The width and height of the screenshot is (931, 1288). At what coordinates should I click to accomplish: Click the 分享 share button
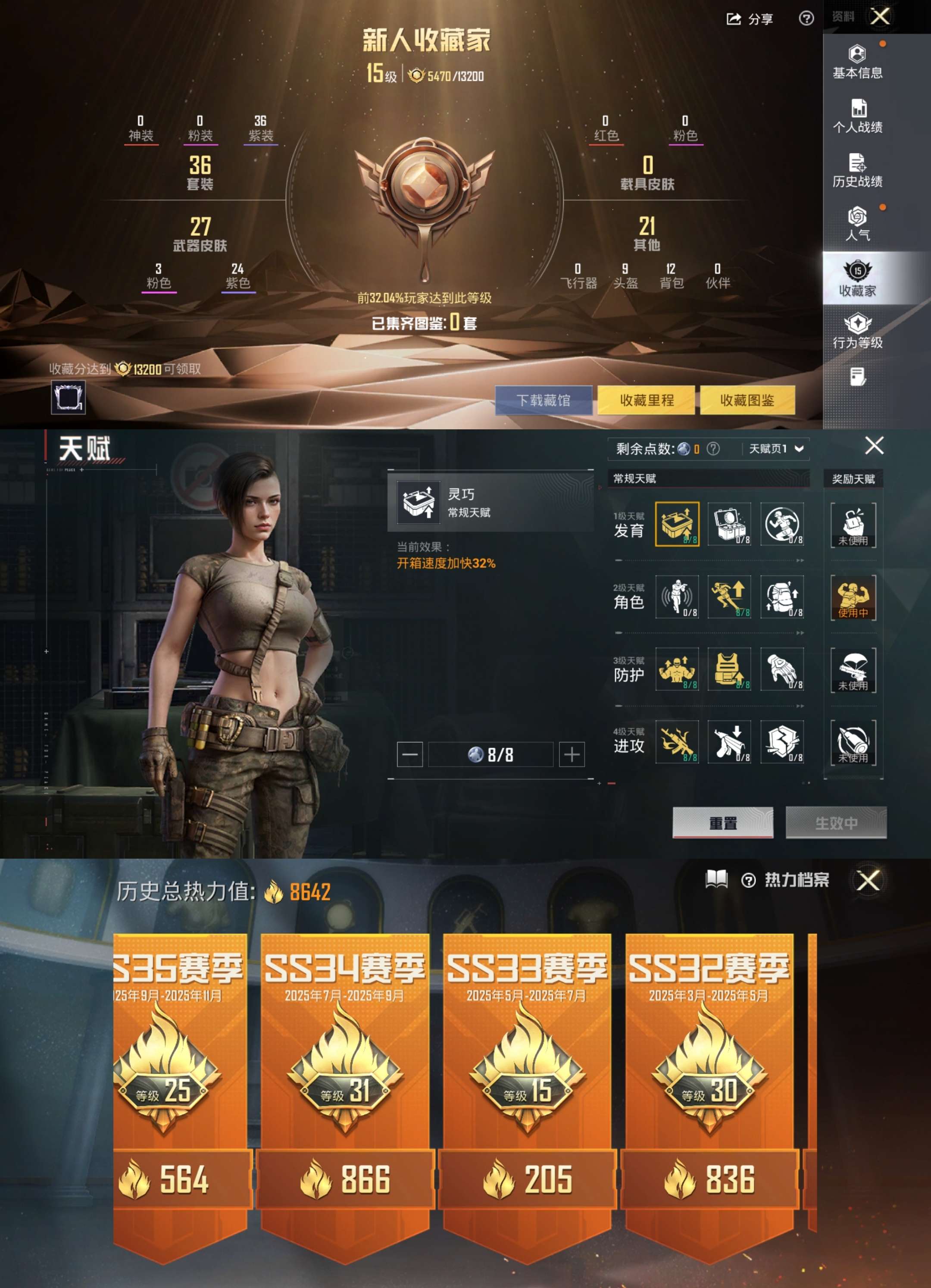750,19
